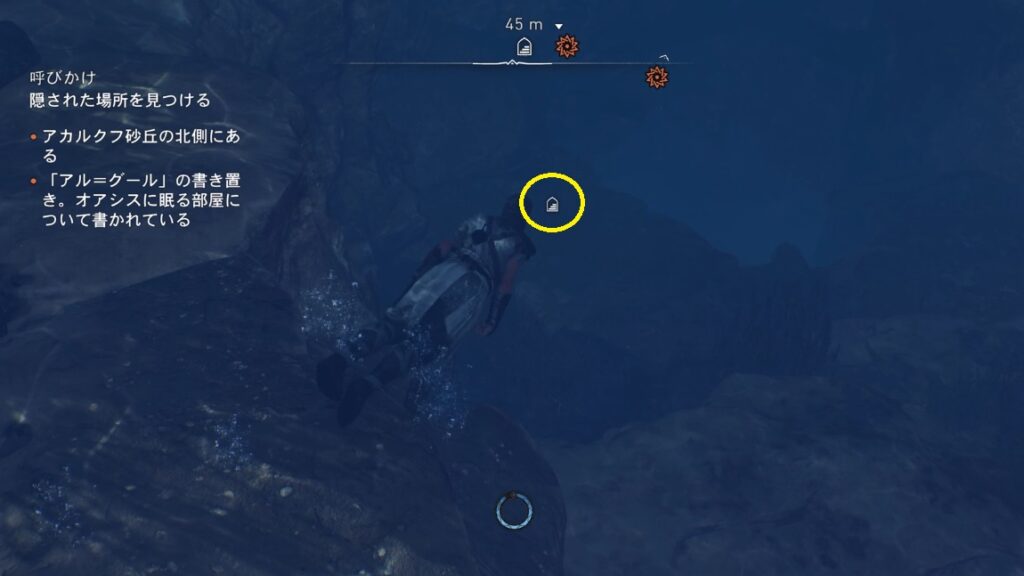Viewport: 1024px width, 576px height.
Task: Click the アカルクフ砂丘の北側にある objective hint
Action: click(140, 145)
